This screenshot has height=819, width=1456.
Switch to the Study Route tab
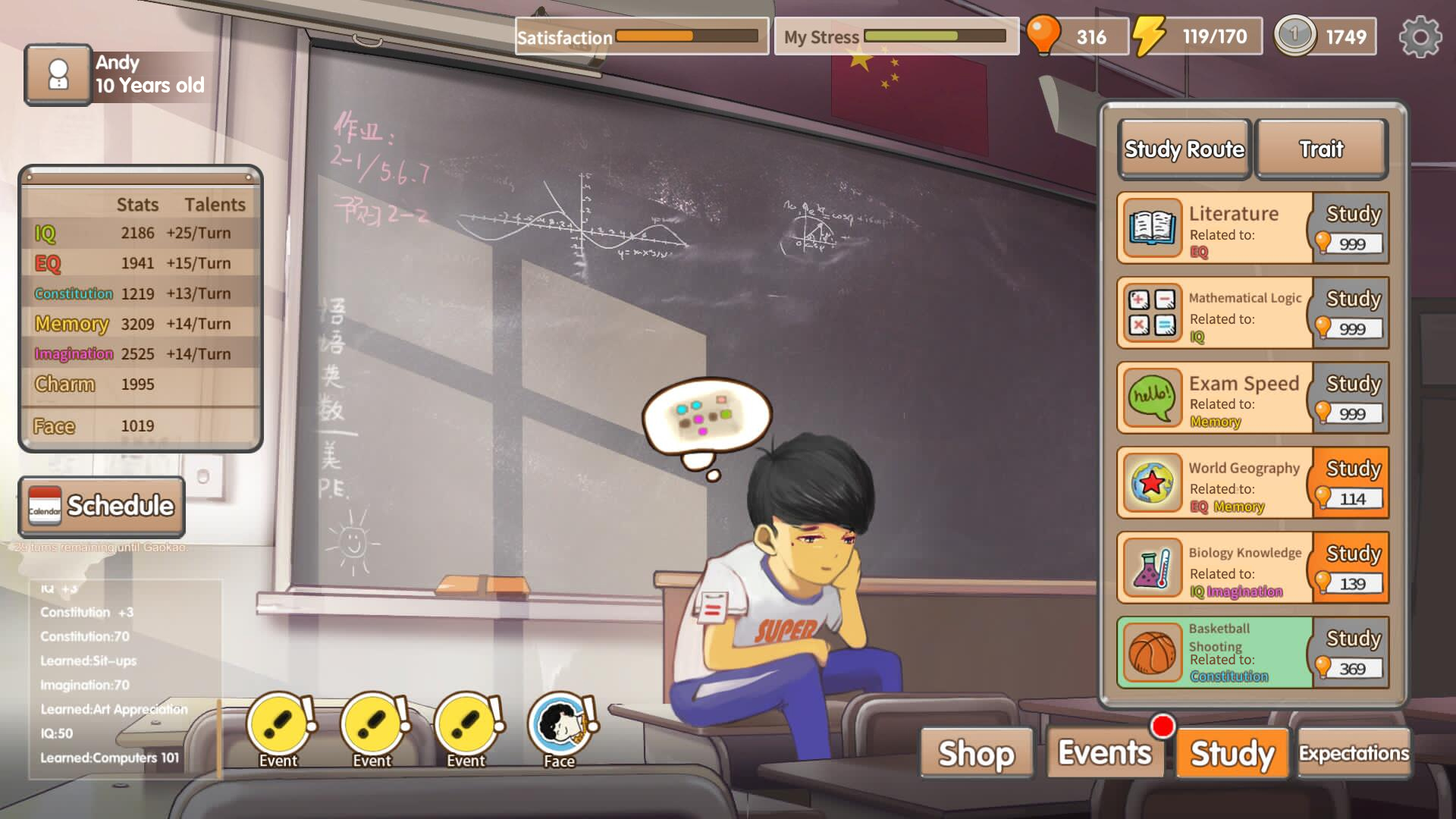point(1184,149)
